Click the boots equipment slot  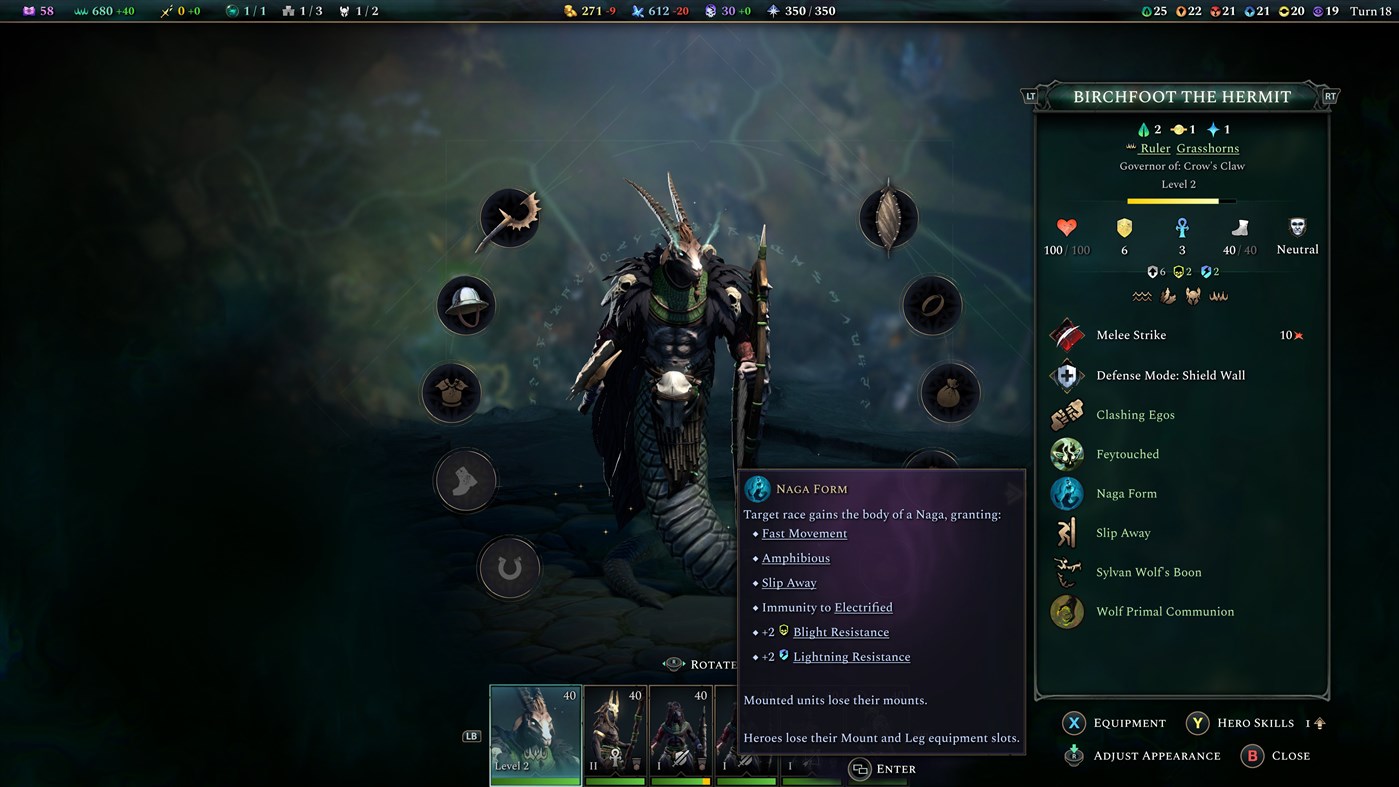[x=465, y=480]
